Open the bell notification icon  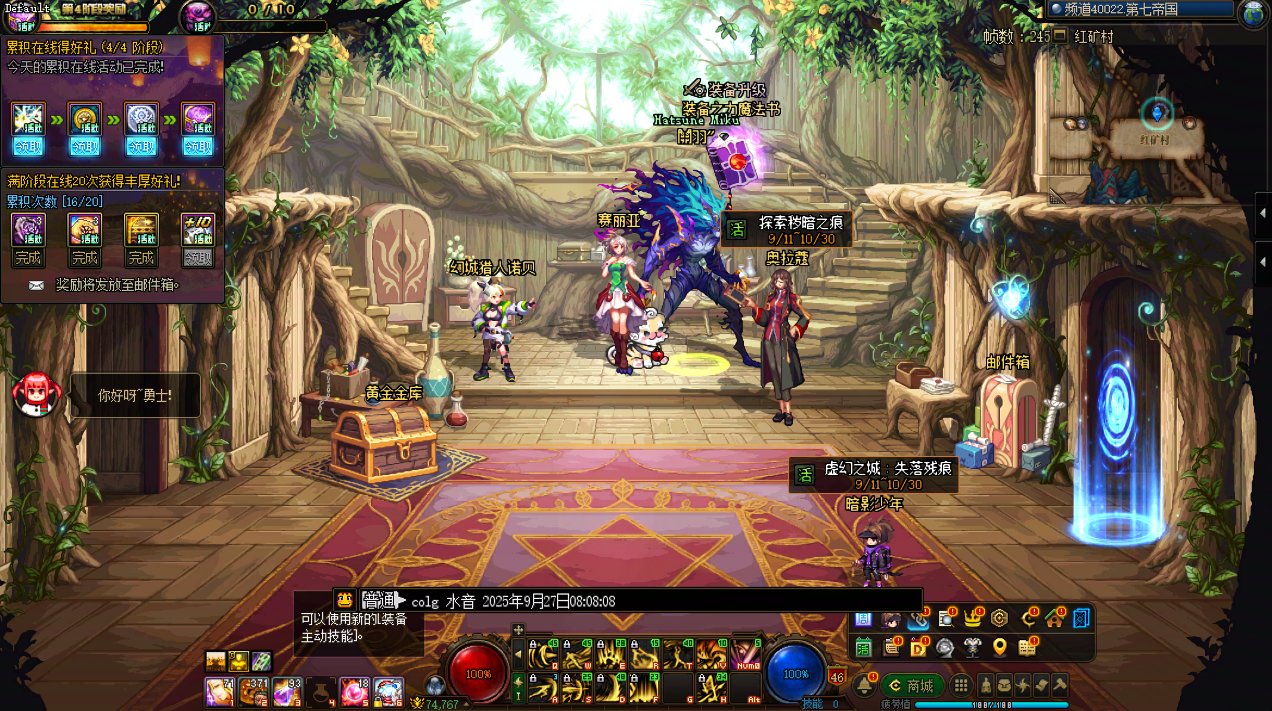point(864,686)
